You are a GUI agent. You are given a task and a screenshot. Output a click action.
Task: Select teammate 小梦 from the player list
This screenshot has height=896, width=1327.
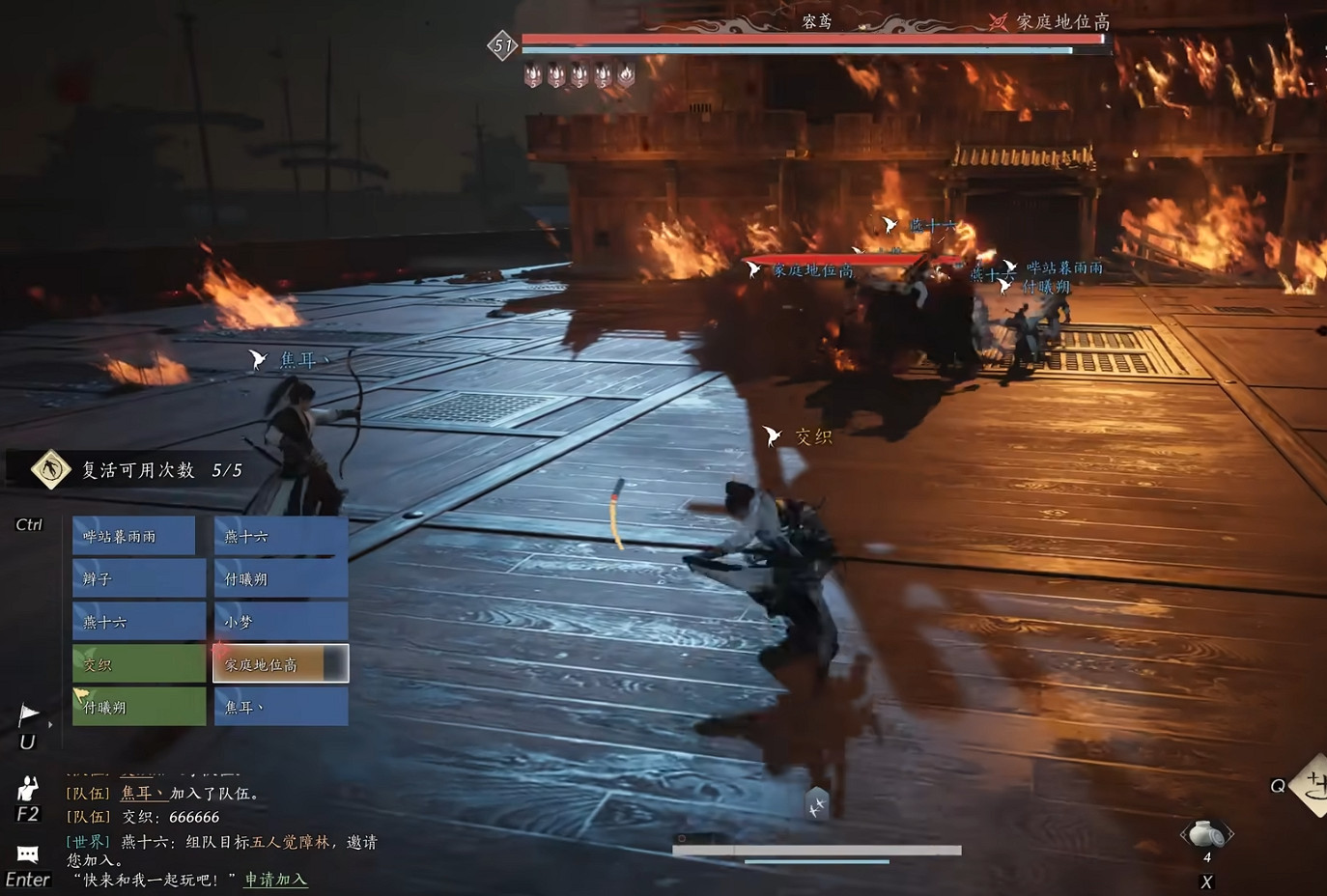click(280, 621)
